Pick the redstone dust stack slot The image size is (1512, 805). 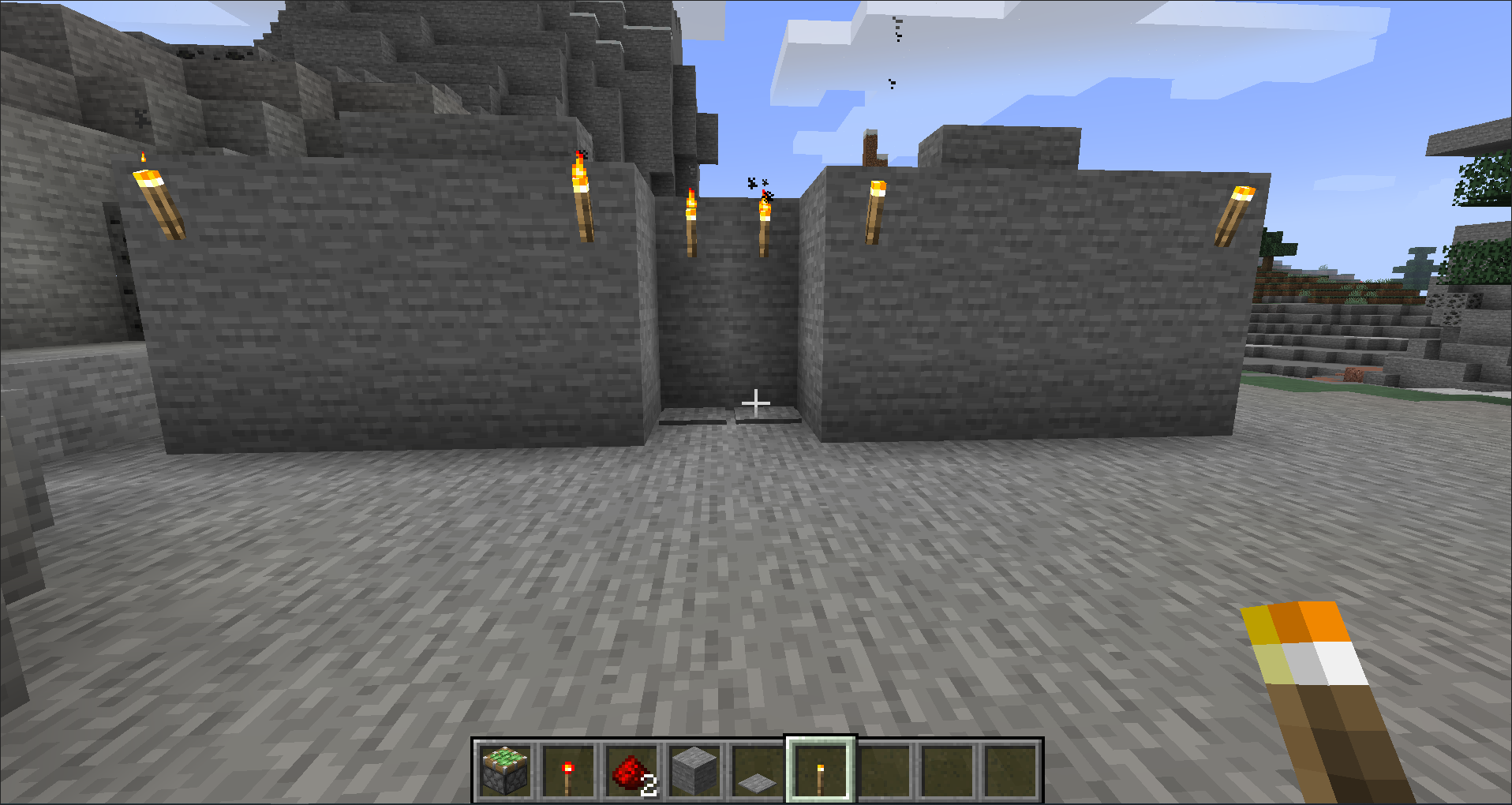[x=631, y=770]
